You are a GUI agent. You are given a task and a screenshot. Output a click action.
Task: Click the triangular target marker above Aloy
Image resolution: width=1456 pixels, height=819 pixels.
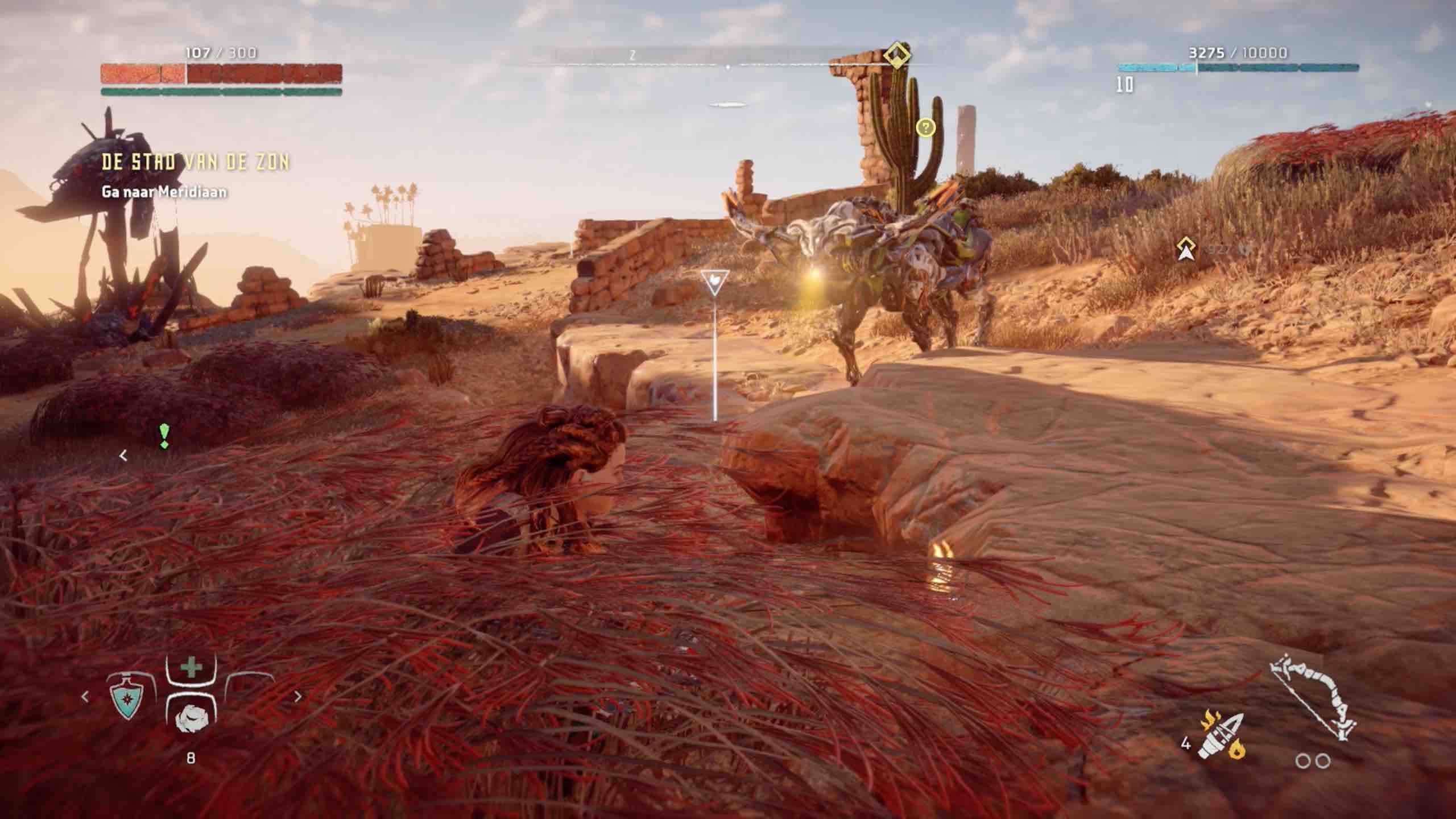coord(715,282)
